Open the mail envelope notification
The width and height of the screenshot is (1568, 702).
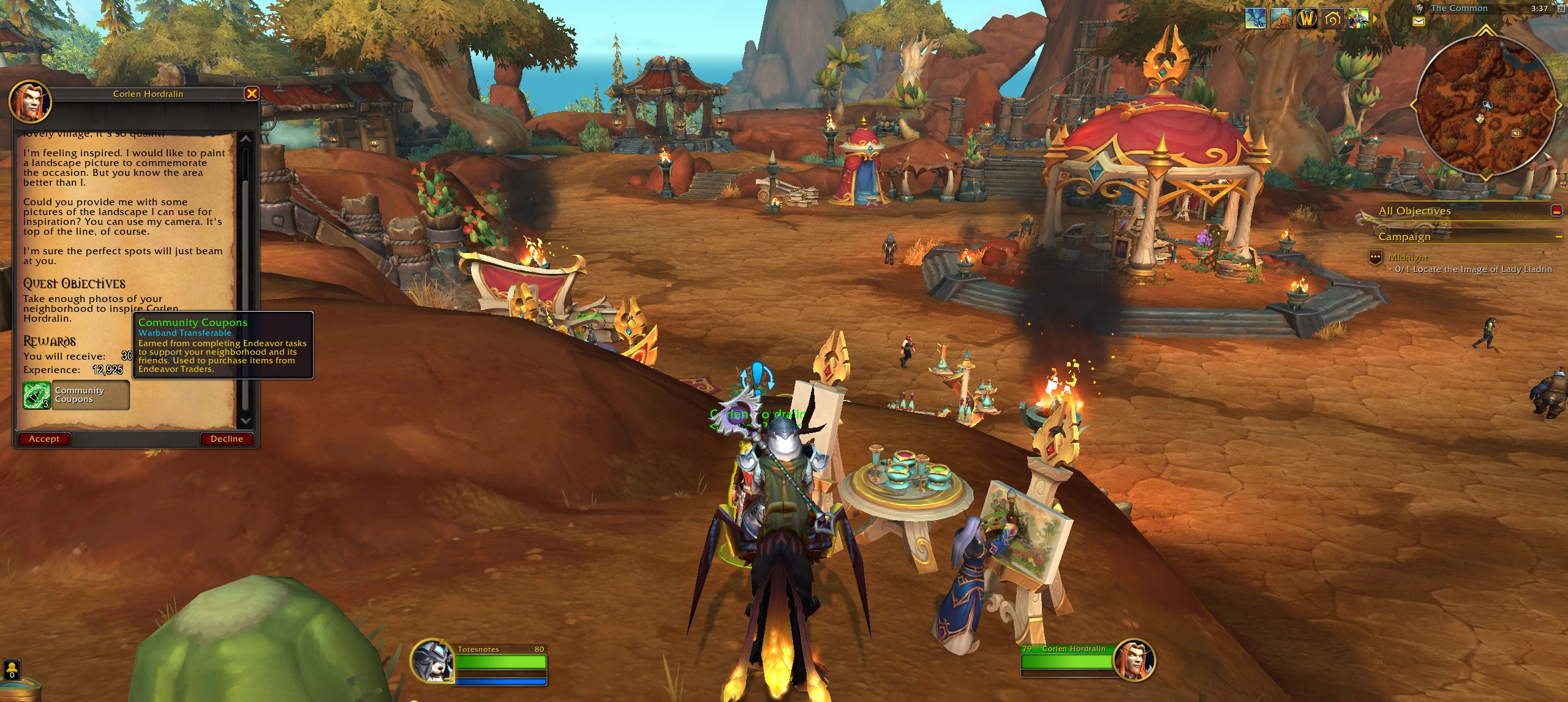[1419, 21]
